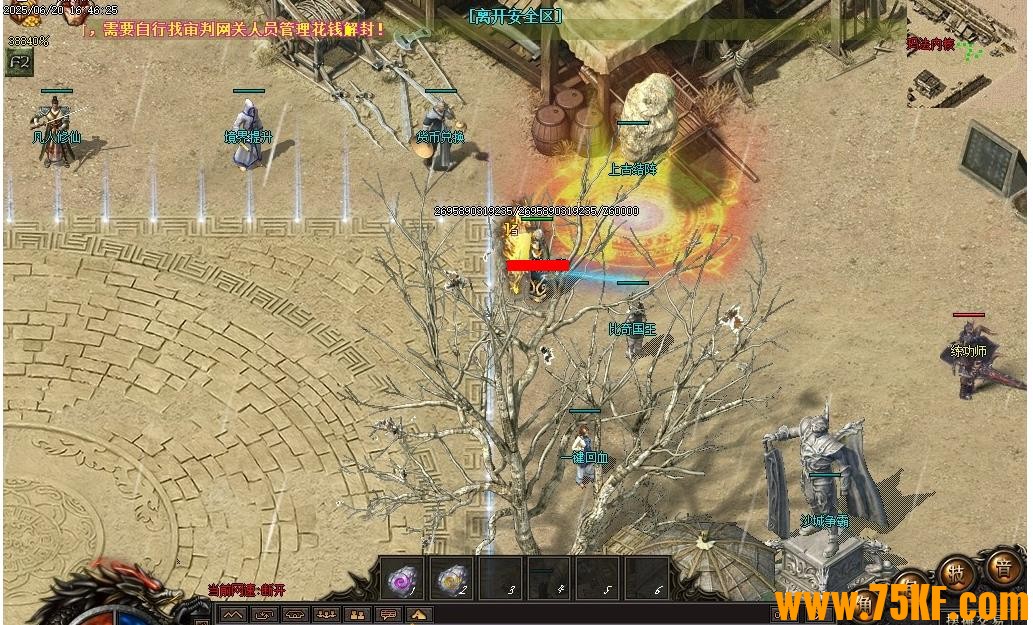Click the mountain-peak icon on bottom bar
The height and width of the screenshot is (625, 1033).
point(233,615)
